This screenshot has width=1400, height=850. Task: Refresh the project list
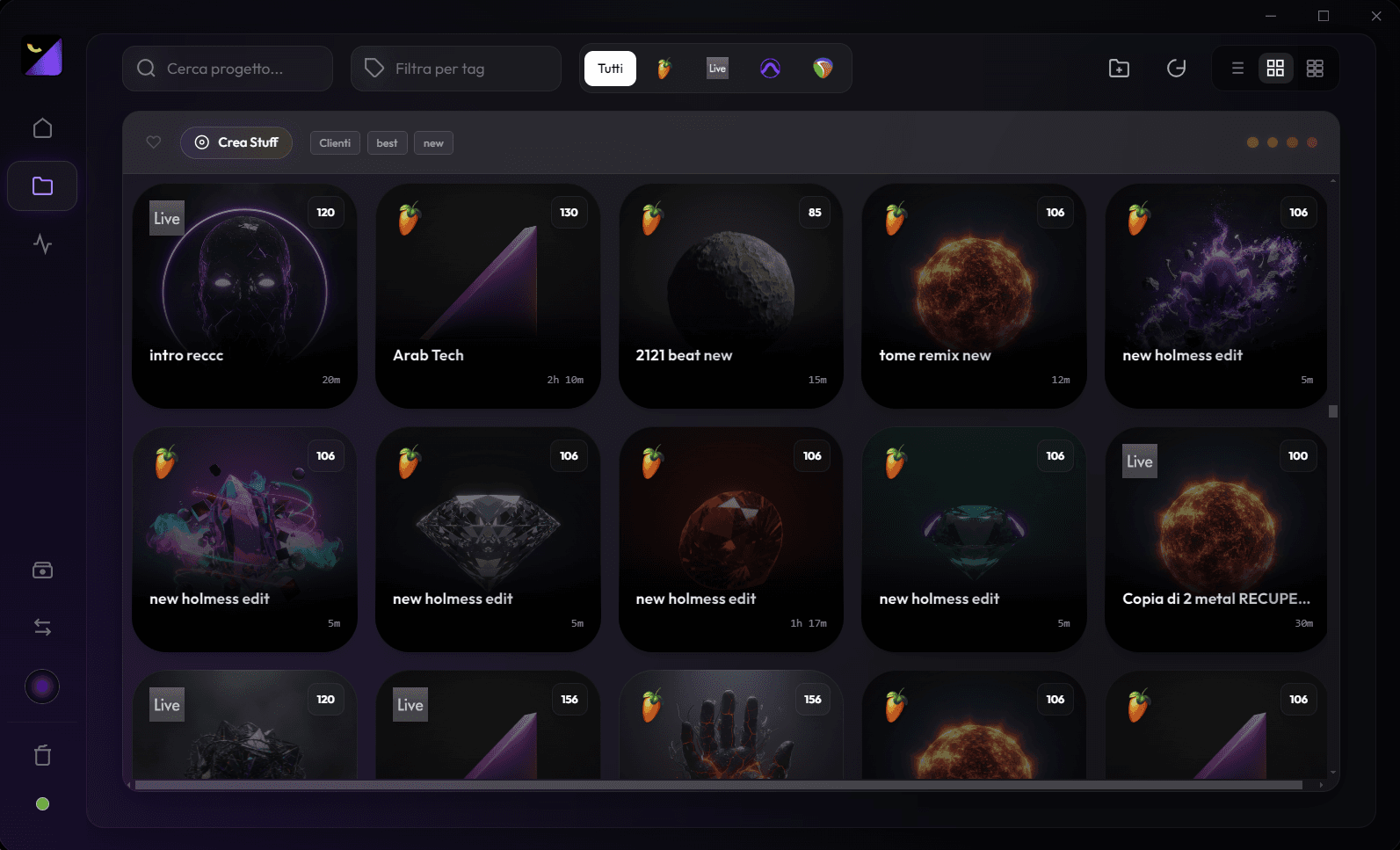[1177, 68]
